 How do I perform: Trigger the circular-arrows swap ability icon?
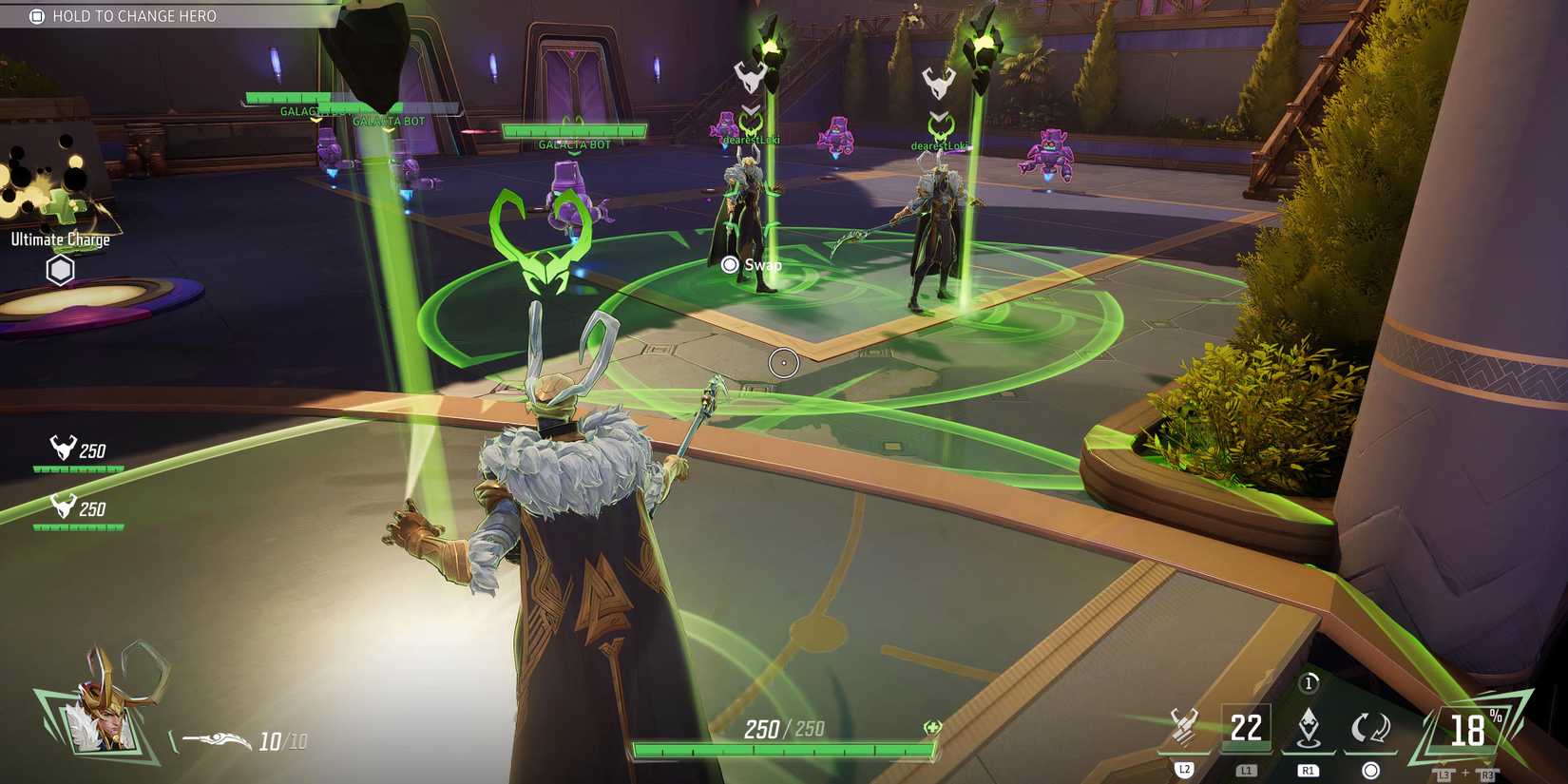[1370, 729]
